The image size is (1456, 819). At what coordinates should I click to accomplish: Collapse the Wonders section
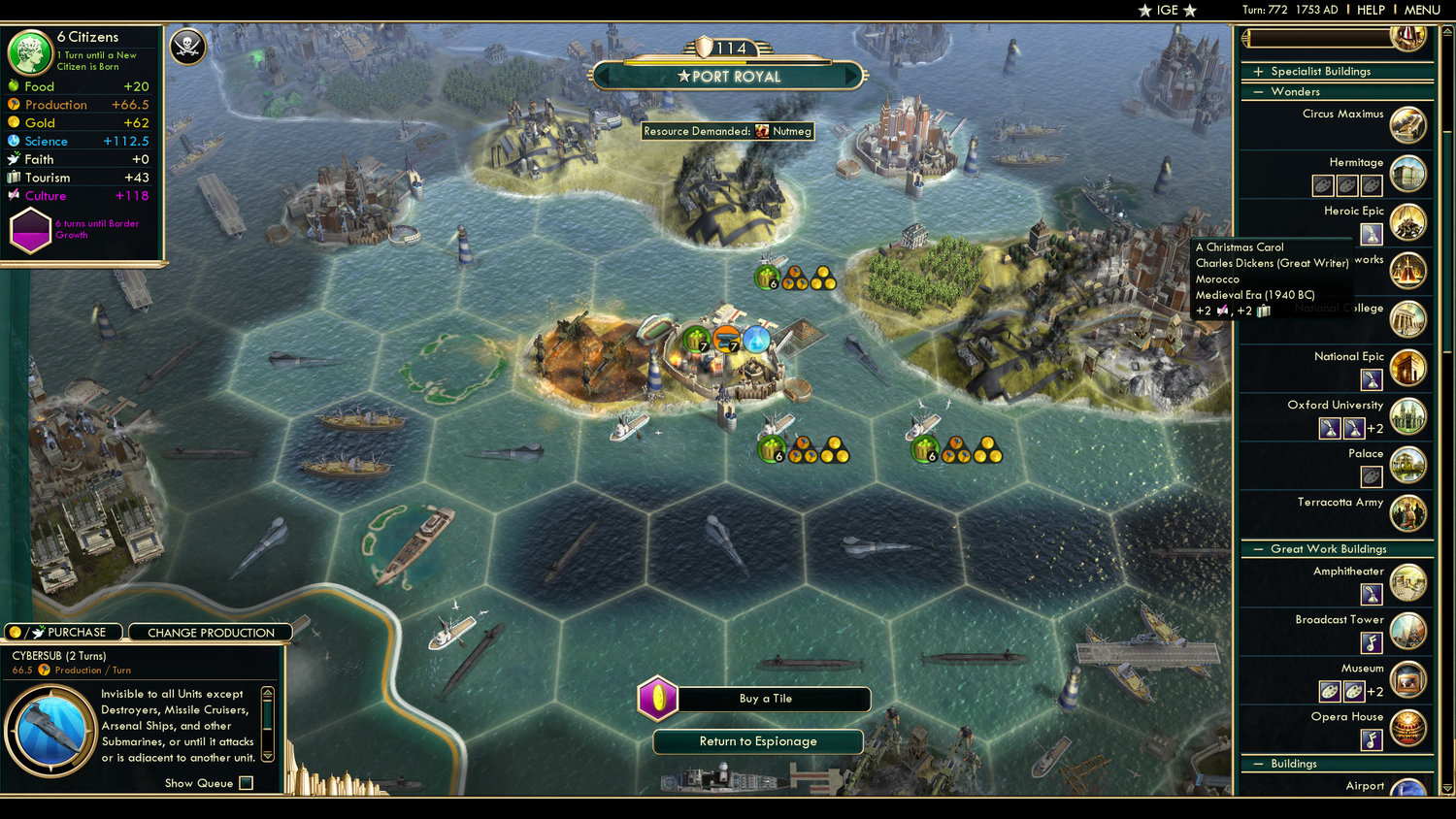click(x=1258, y=91)
